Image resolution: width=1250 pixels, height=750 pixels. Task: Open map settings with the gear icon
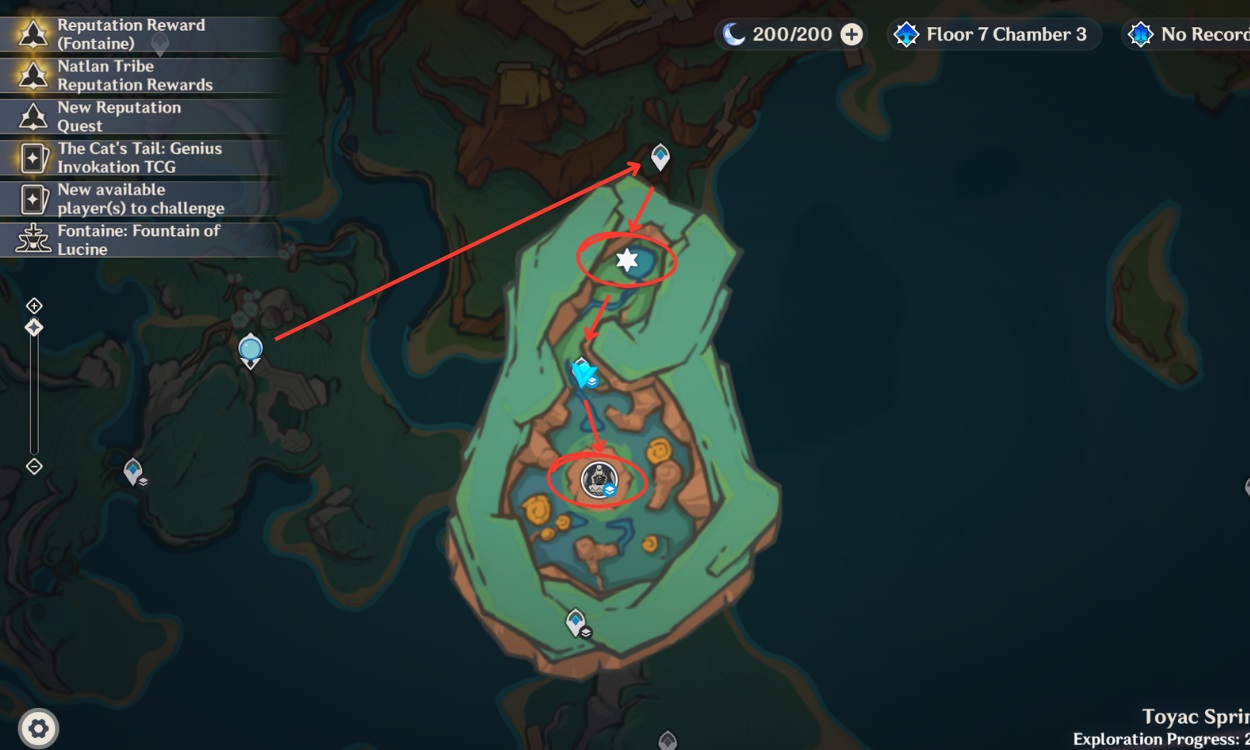coord(38,728)
